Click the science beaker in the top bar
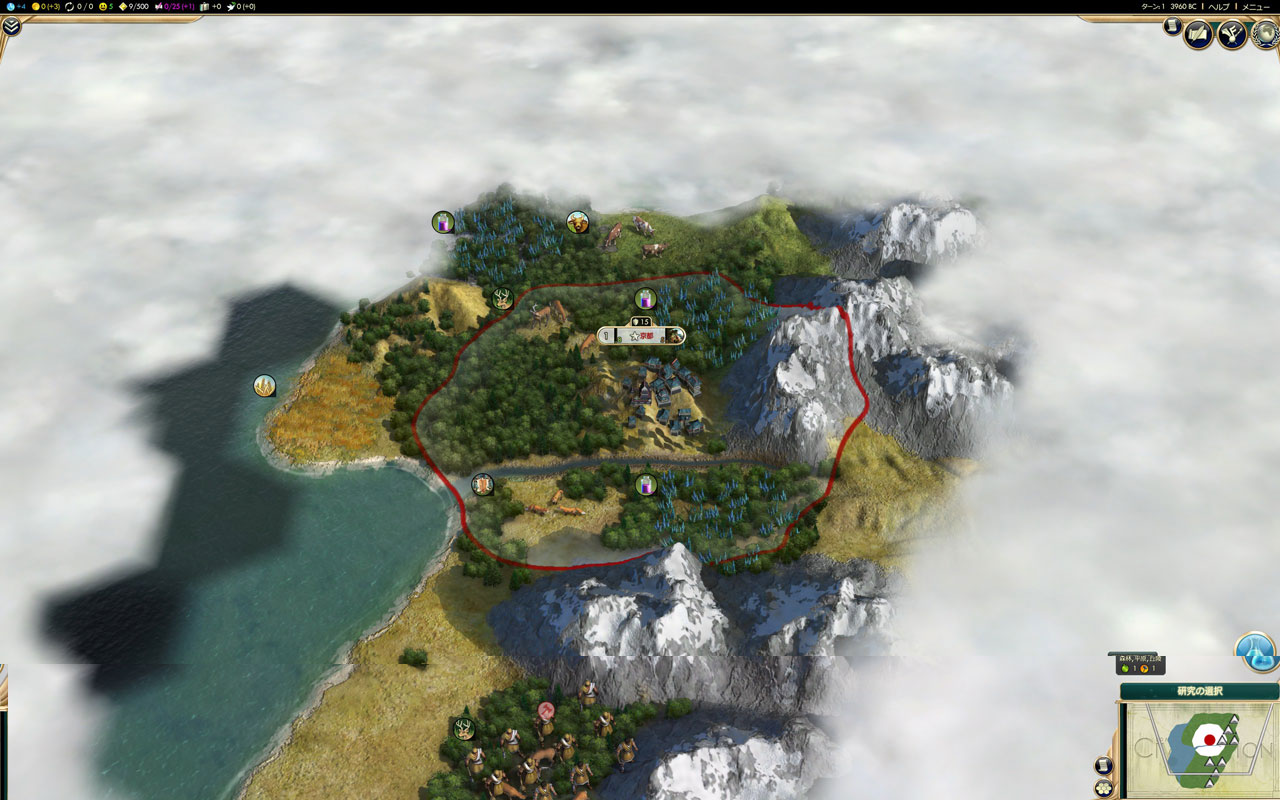Viewport: 1280px width, 800px height. point(9,6)
